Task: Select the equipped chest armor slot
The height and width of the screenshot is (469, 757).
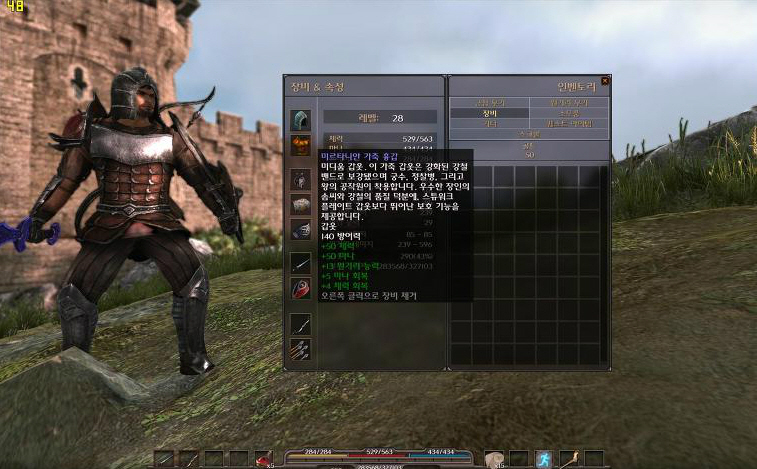Action: click(x=301, y=146)
